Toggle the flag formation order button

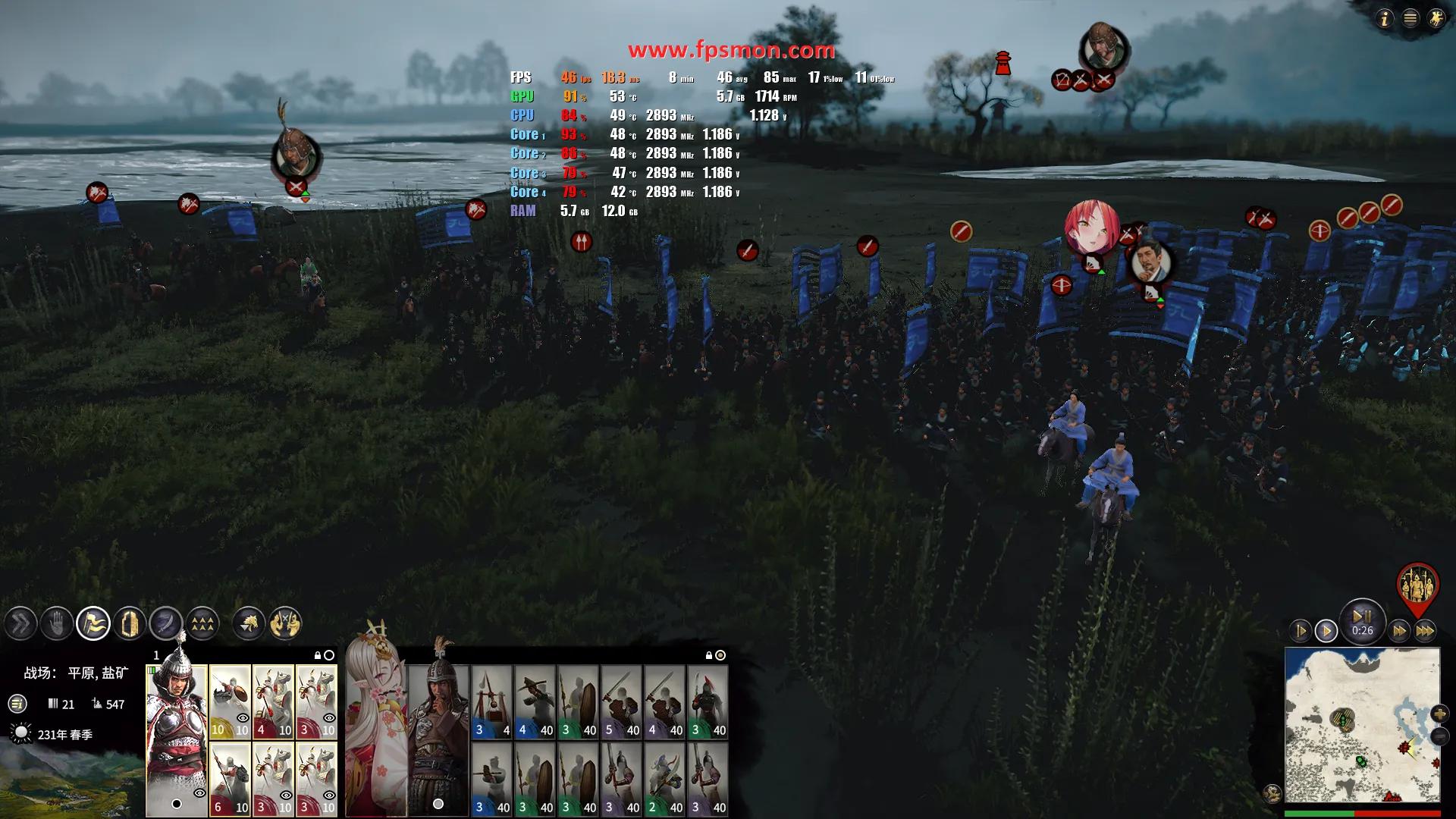click(93, 624)
